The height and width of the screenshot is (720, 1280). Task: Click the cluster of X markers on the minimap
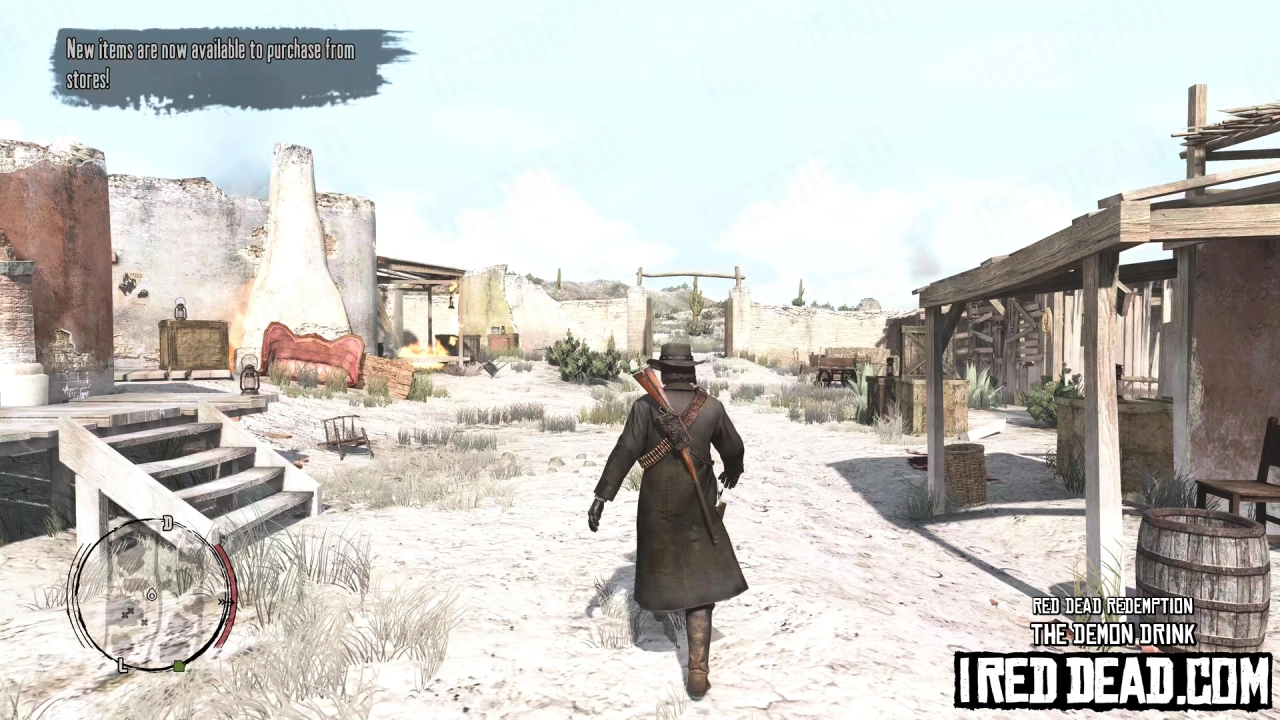[128, 615]
